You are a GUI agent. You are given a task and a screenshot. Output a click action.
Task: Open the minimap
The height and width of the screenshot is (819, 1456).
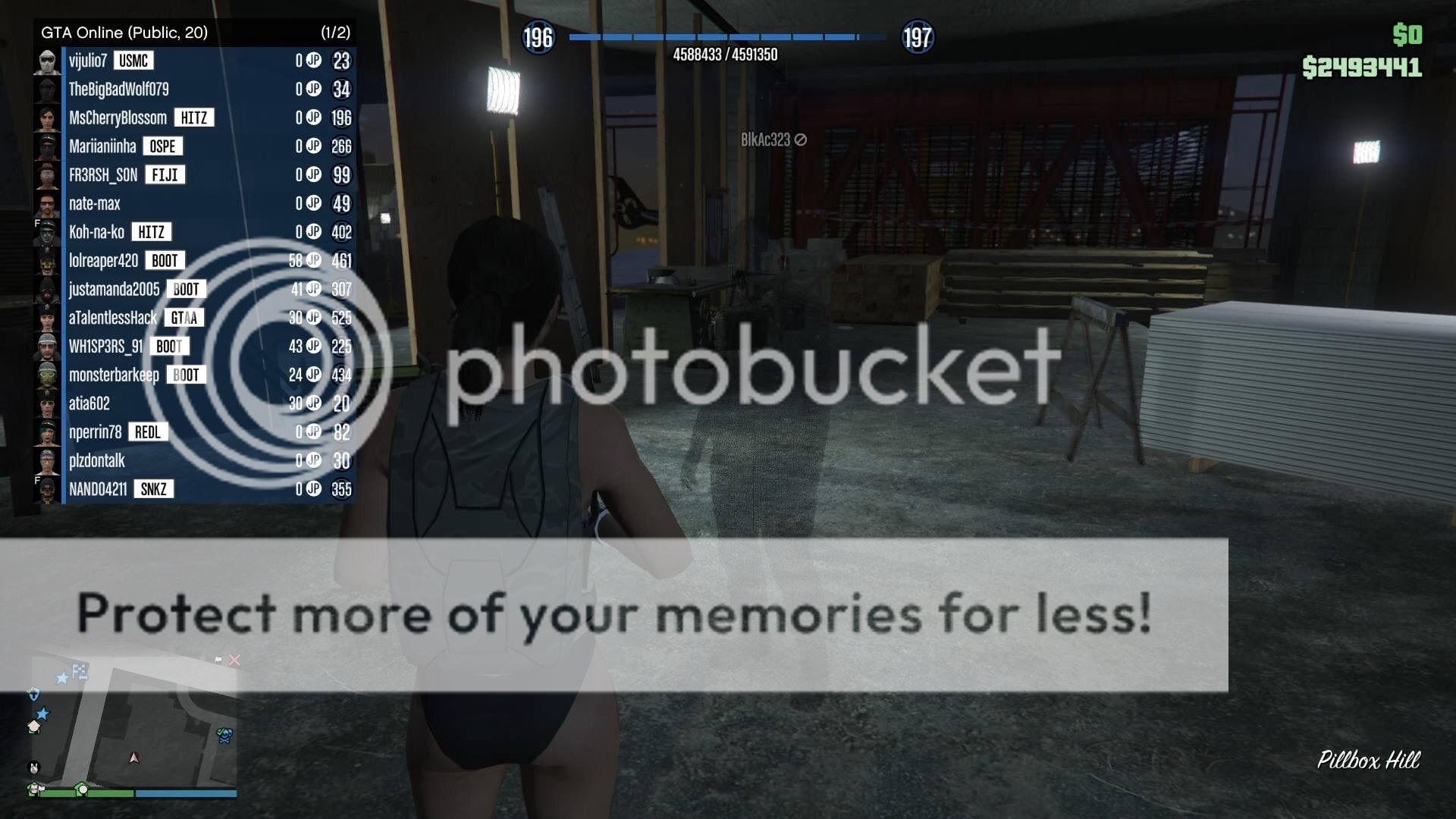(134, 728)
